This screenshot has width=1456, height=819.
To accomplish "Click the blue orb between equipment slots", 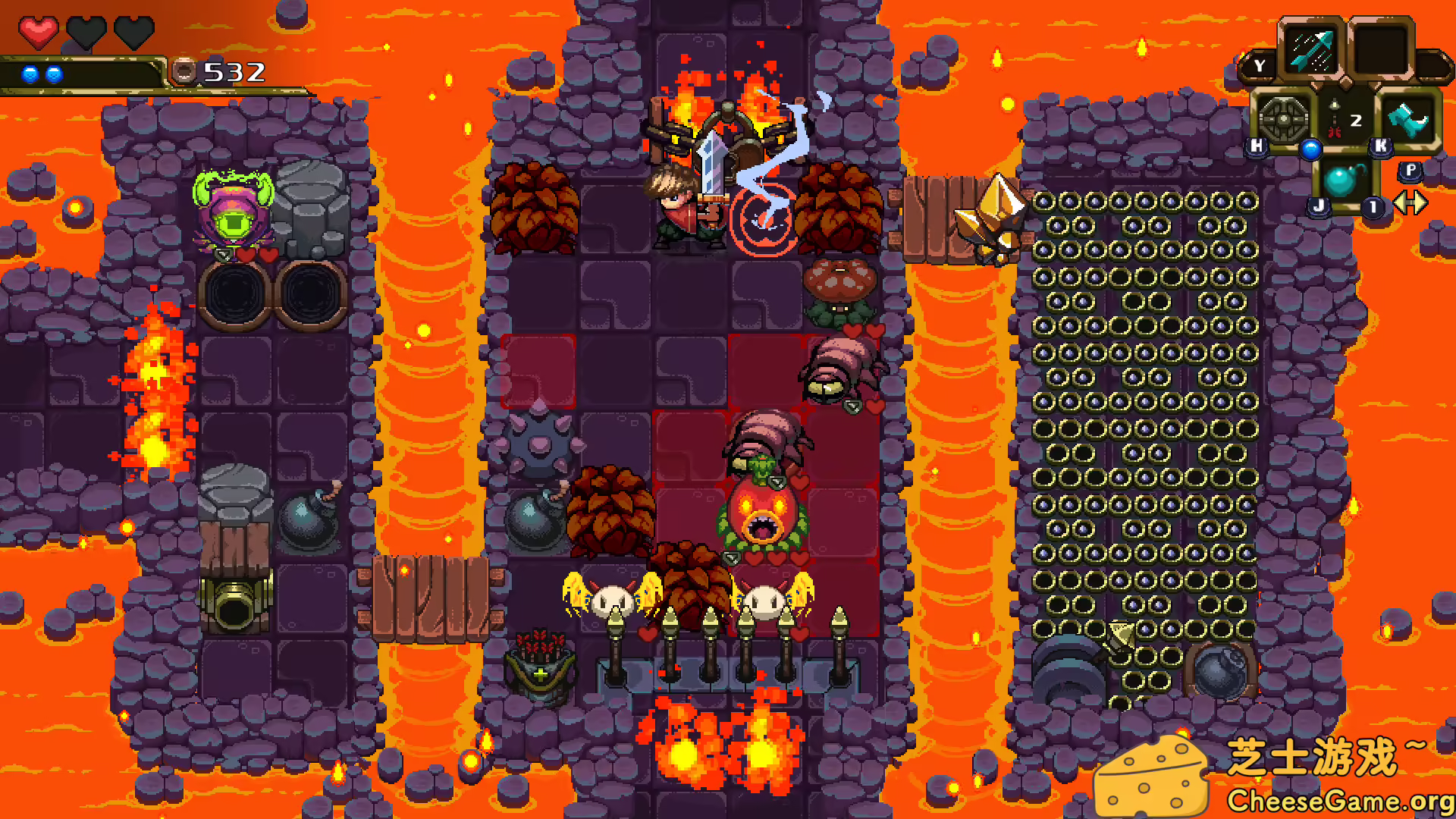I will tap(1310, 149).
